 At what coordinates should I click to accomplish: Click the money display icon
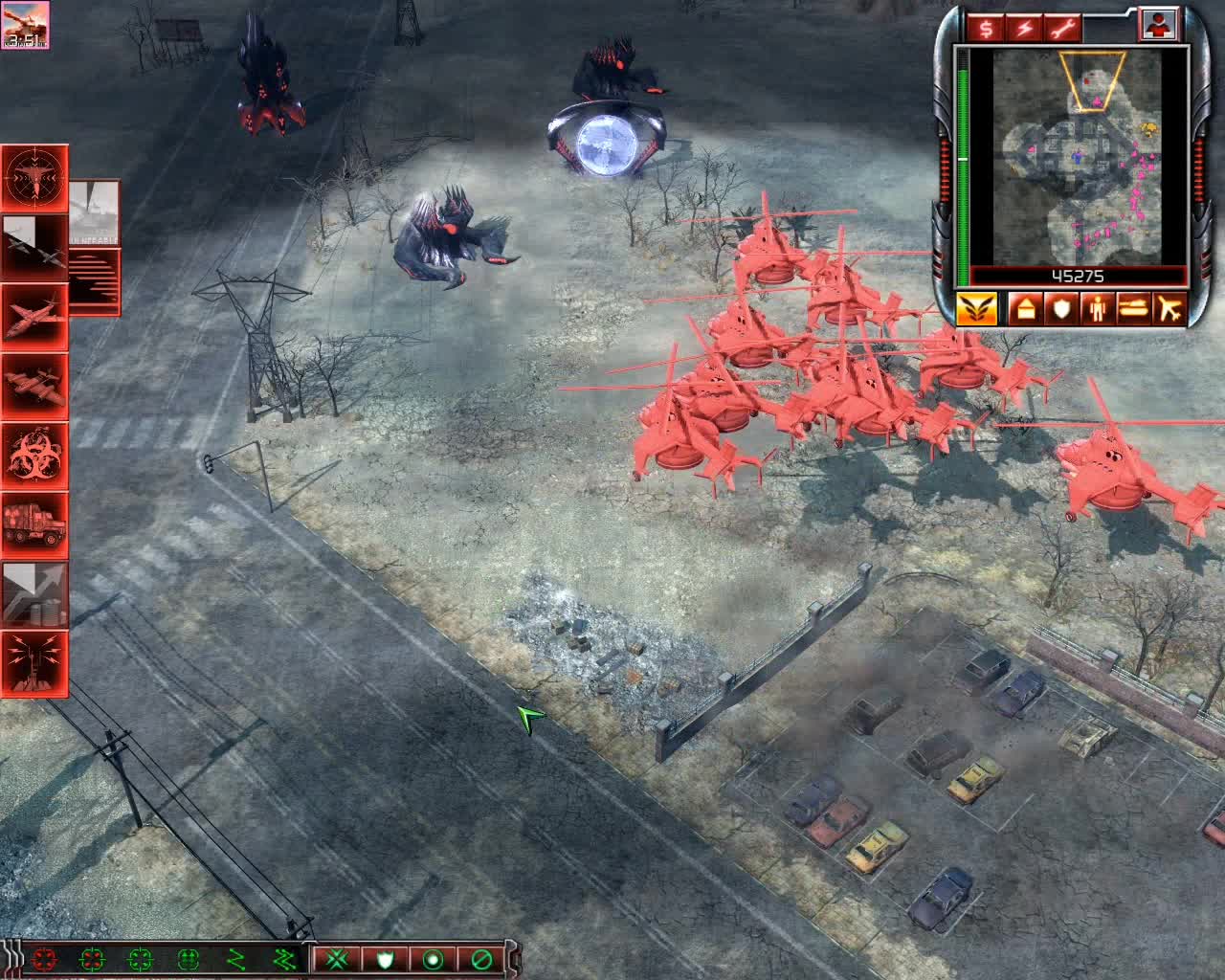(986, 26)
